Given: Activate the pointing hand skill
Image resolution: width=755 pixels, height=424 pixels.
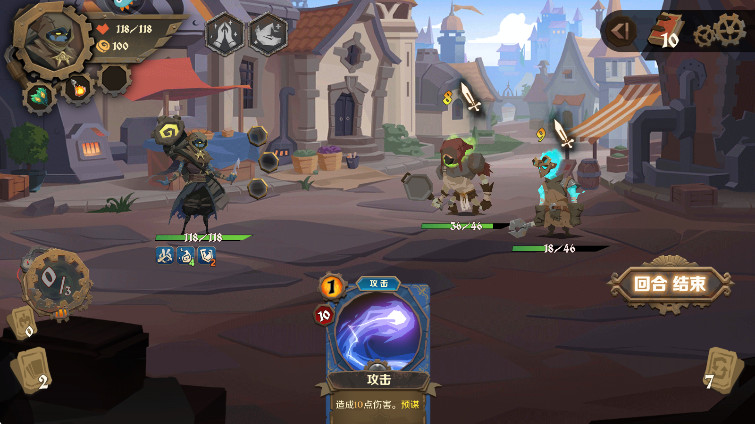Looking at the screenshot, I should (267, 34).
